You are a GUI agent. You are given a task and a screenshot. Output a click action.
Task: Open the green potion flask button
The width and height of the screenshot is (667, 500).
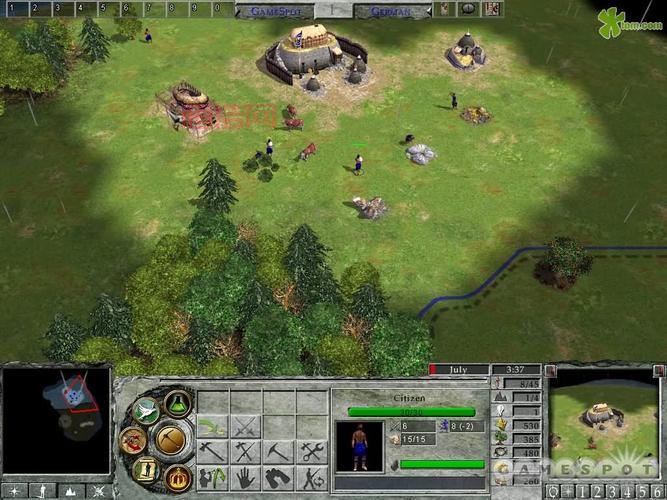click(x=177, y=404)
